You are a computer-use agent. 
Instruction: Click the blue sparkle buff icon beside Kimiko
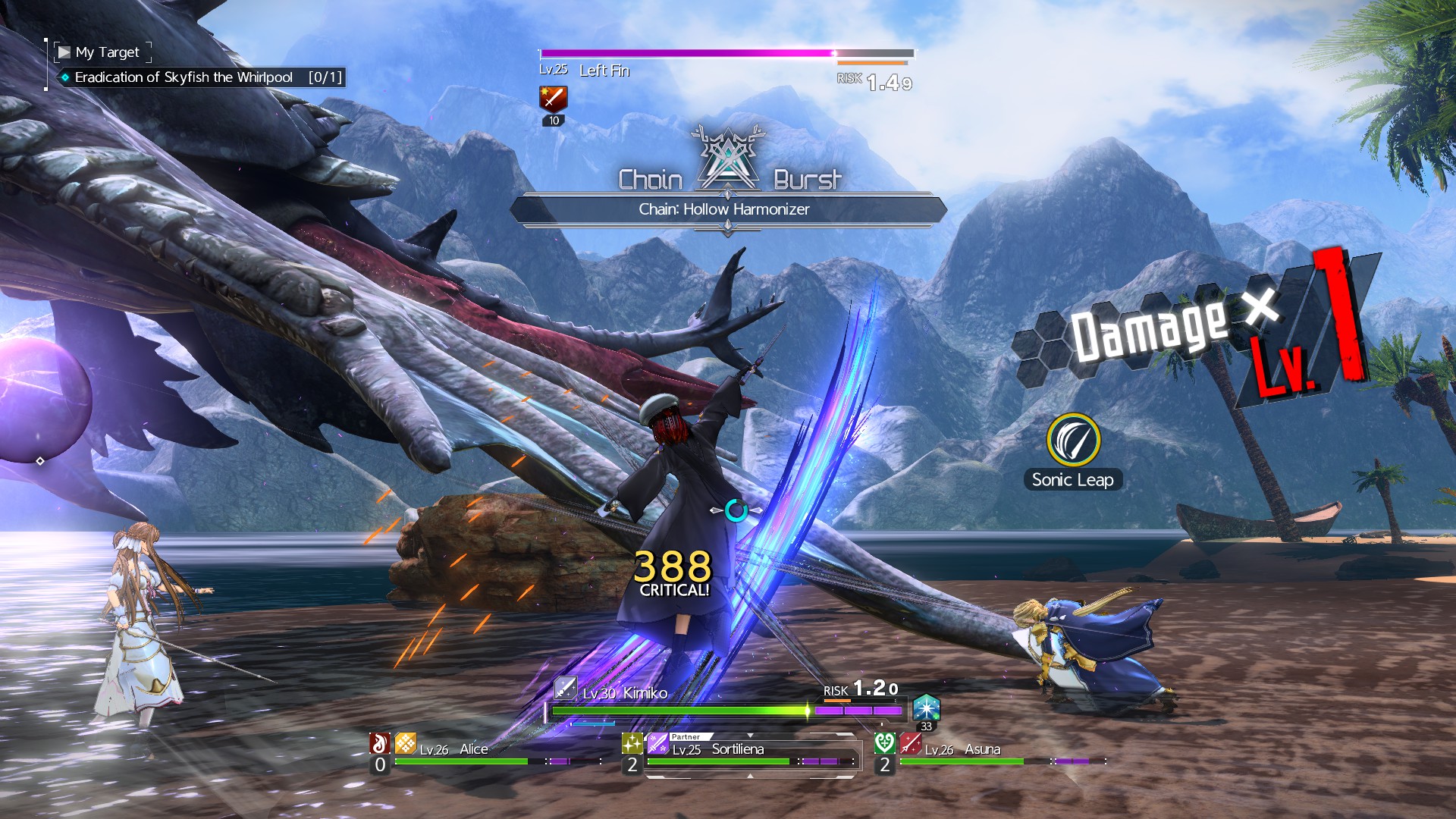pyautogui.click(x=926, y=708)
